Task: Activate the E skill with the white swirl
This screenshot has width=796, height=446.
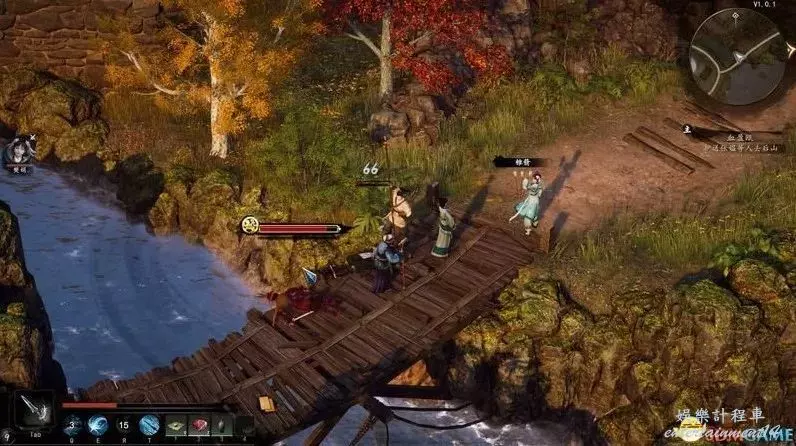Action: coord(98,424)
